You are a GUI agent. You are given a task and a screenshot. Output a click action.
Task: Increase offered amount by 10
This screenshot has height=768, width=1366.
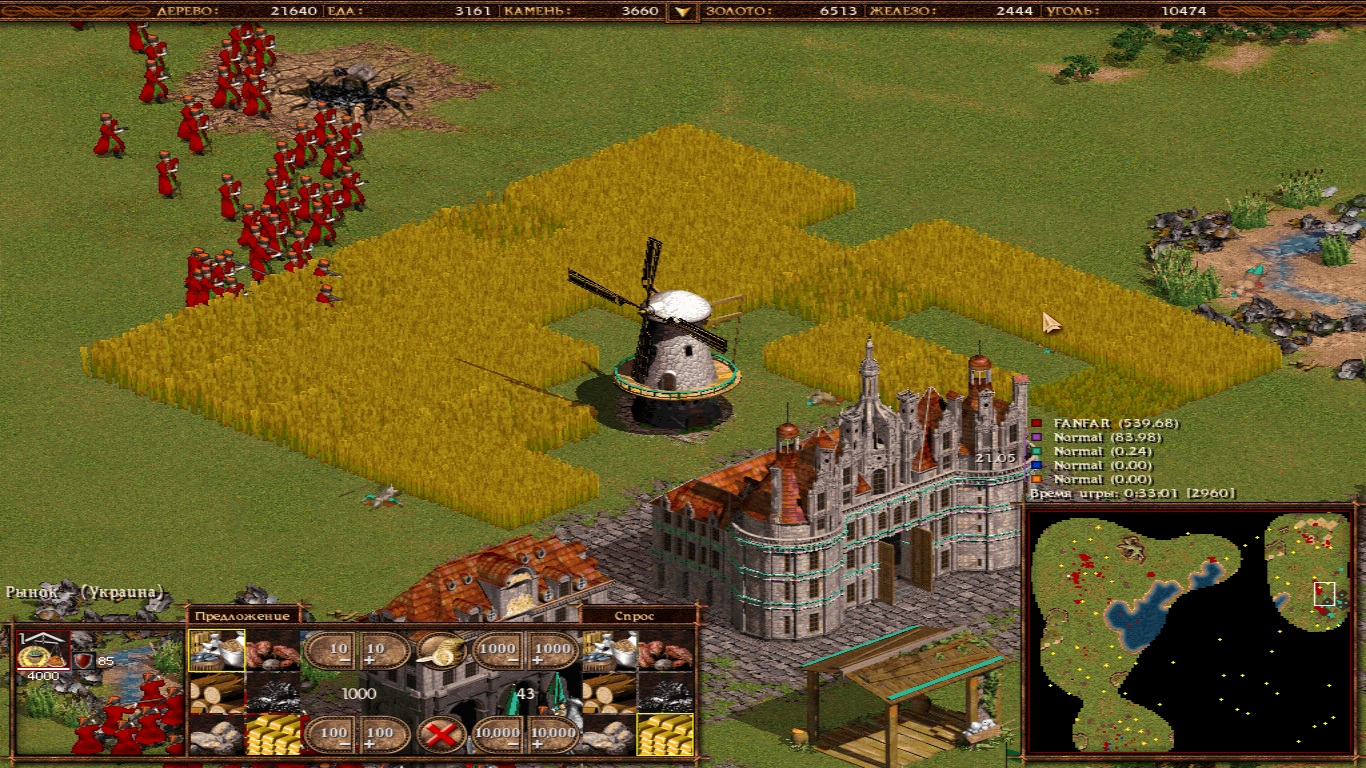tap(385, 651)
